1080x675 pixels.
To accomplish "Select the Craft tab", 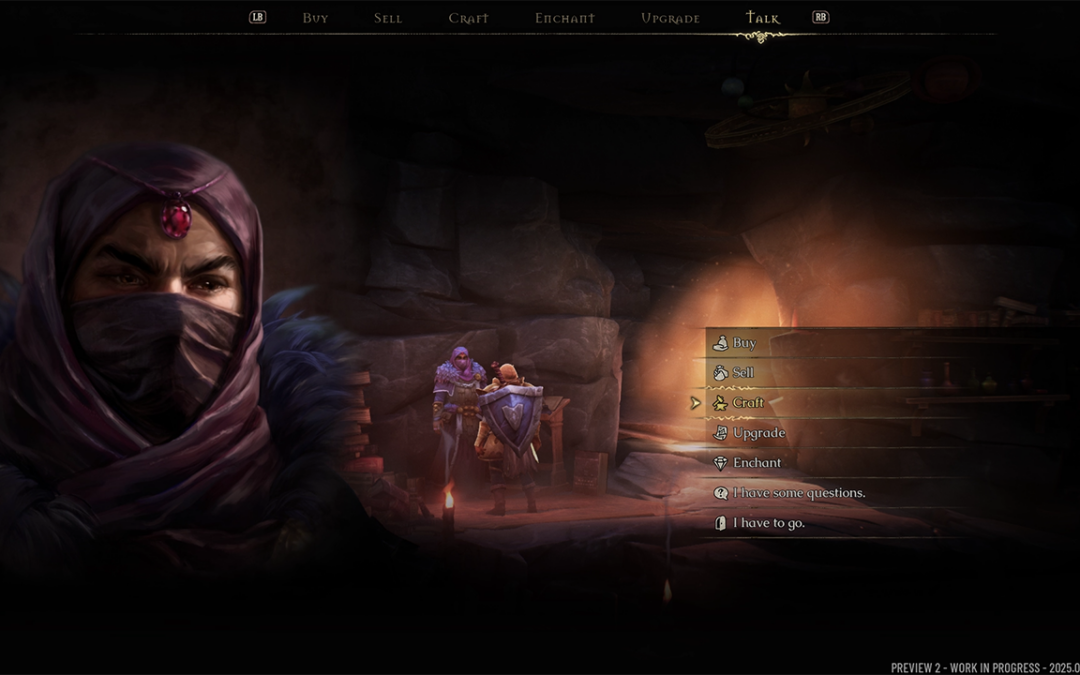I will coord(468,18).
